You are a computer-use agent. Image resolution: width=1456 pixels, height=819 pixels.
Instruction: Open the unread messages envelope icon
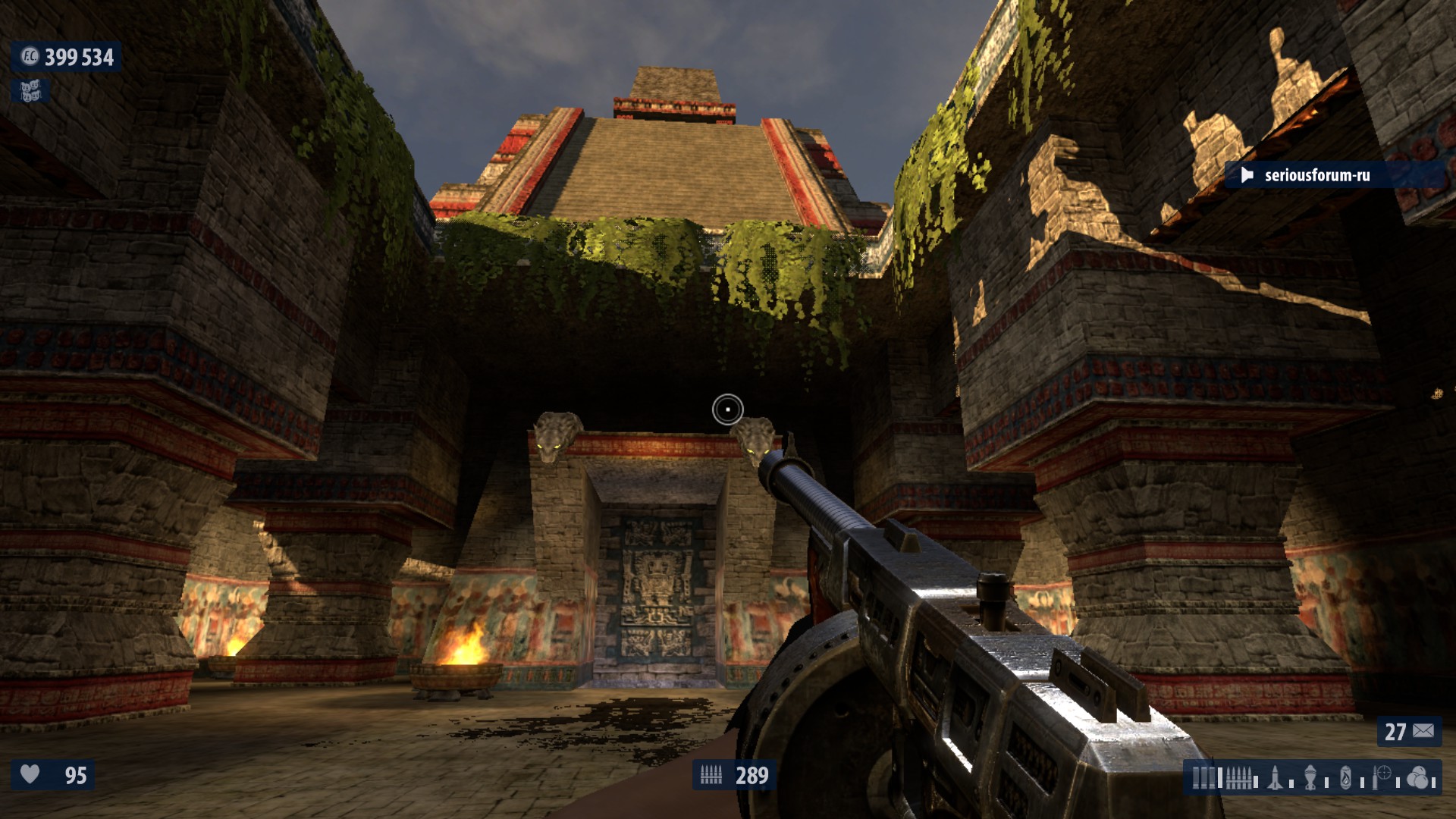pyautogui.click(x=1423, y=731)
